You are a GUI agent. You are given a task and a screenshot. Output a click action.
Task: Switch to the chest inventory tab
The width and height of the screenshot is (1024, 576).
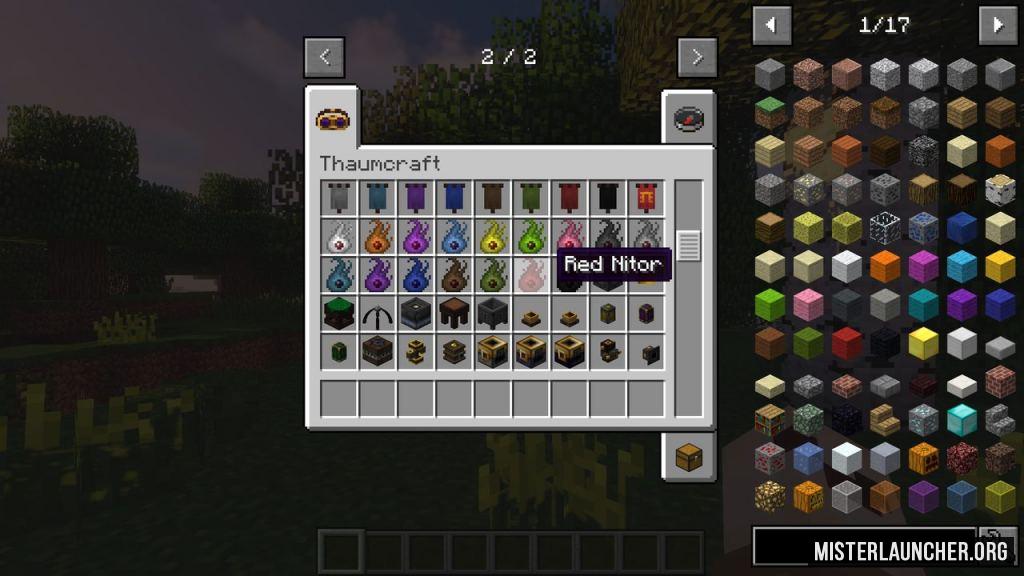click(x=688, y=458)
